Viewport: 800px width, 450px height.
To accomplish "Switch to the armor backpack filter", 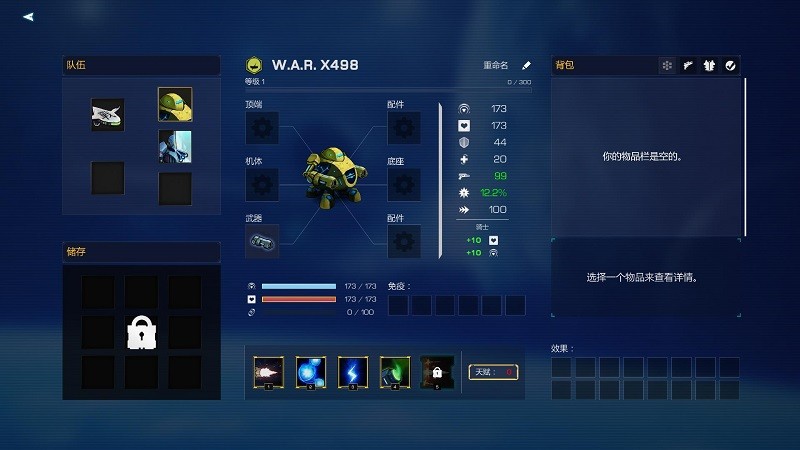I will pyautogui.click(x=709, y=66).
